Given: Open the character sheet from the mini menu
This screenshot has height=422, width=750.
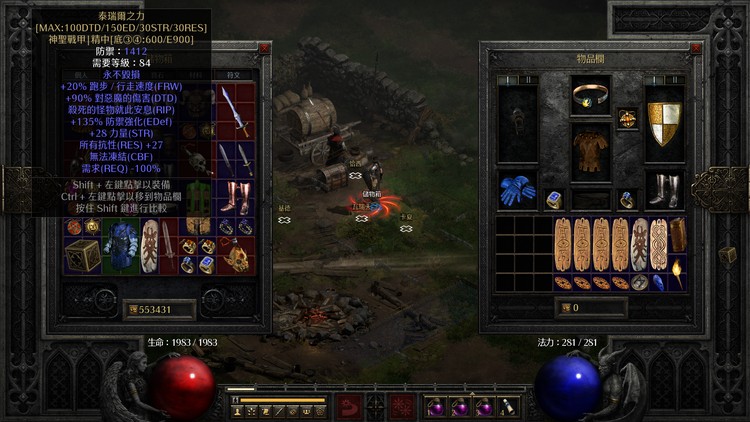Looking at the screenshot, I should (x=238, y=411).
